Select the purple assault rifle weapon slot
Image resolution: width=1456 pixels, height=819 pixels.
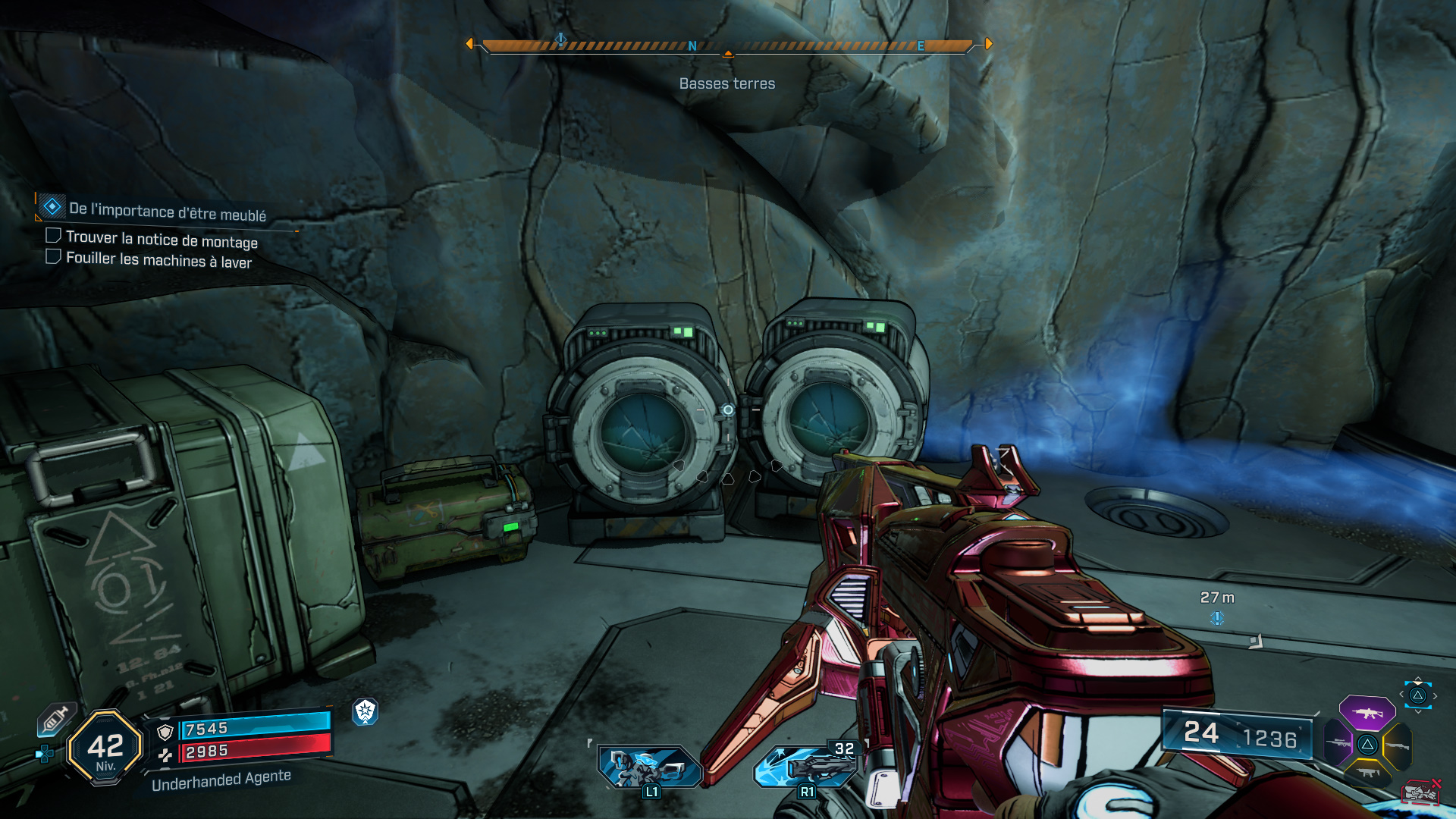tap(1367, 713)
